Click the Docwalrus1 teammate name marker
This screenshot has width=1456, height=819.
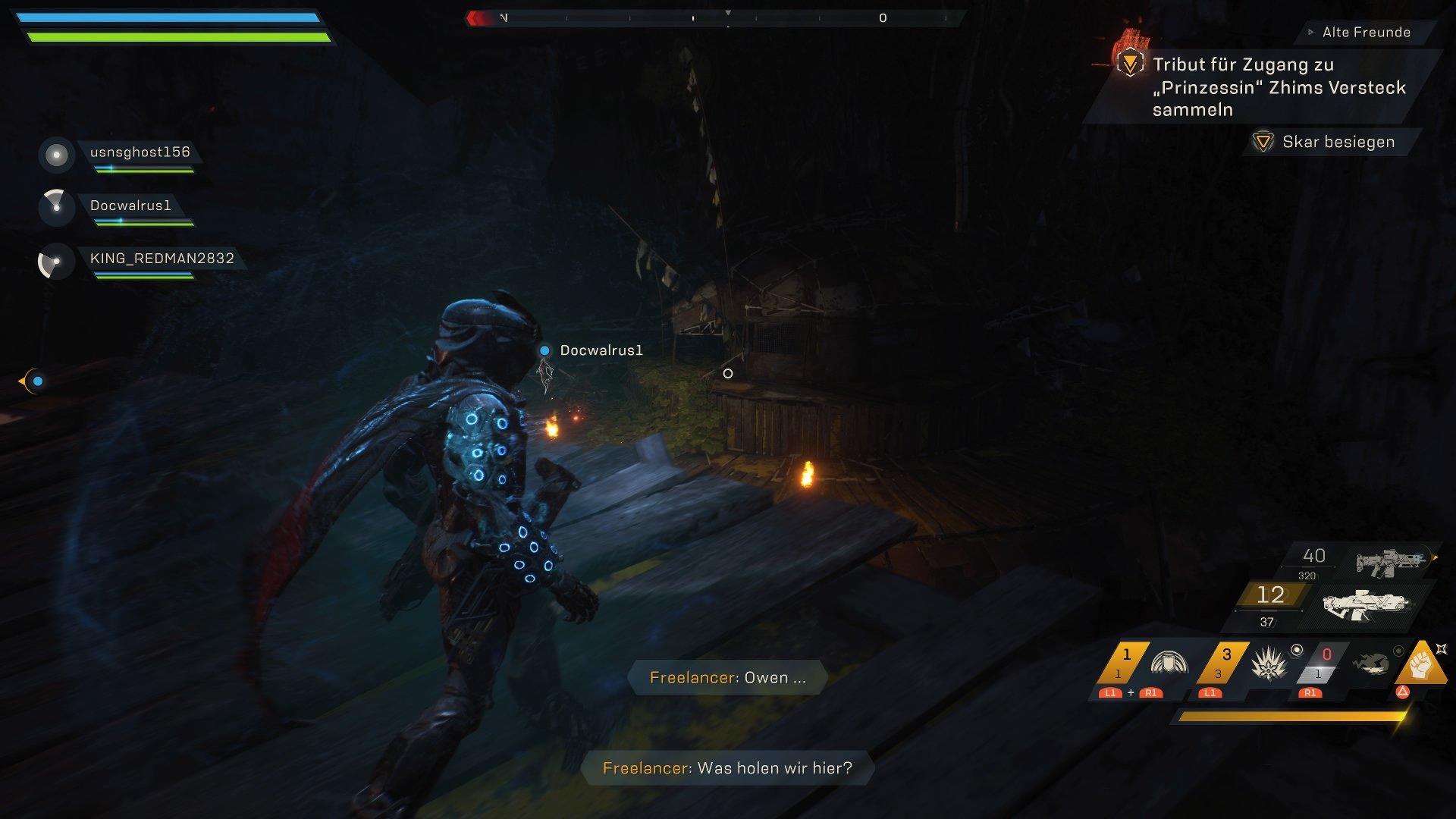tap(601, 350)
